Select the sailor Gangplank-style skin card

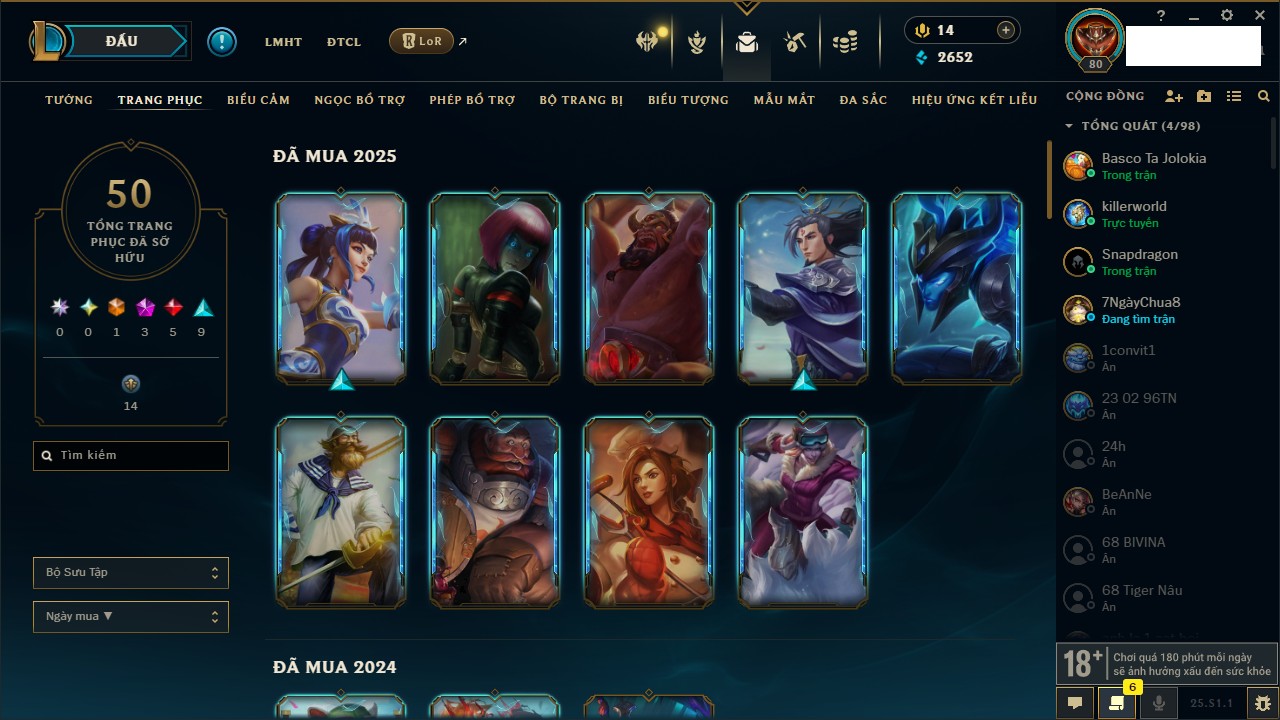point(341,512)
